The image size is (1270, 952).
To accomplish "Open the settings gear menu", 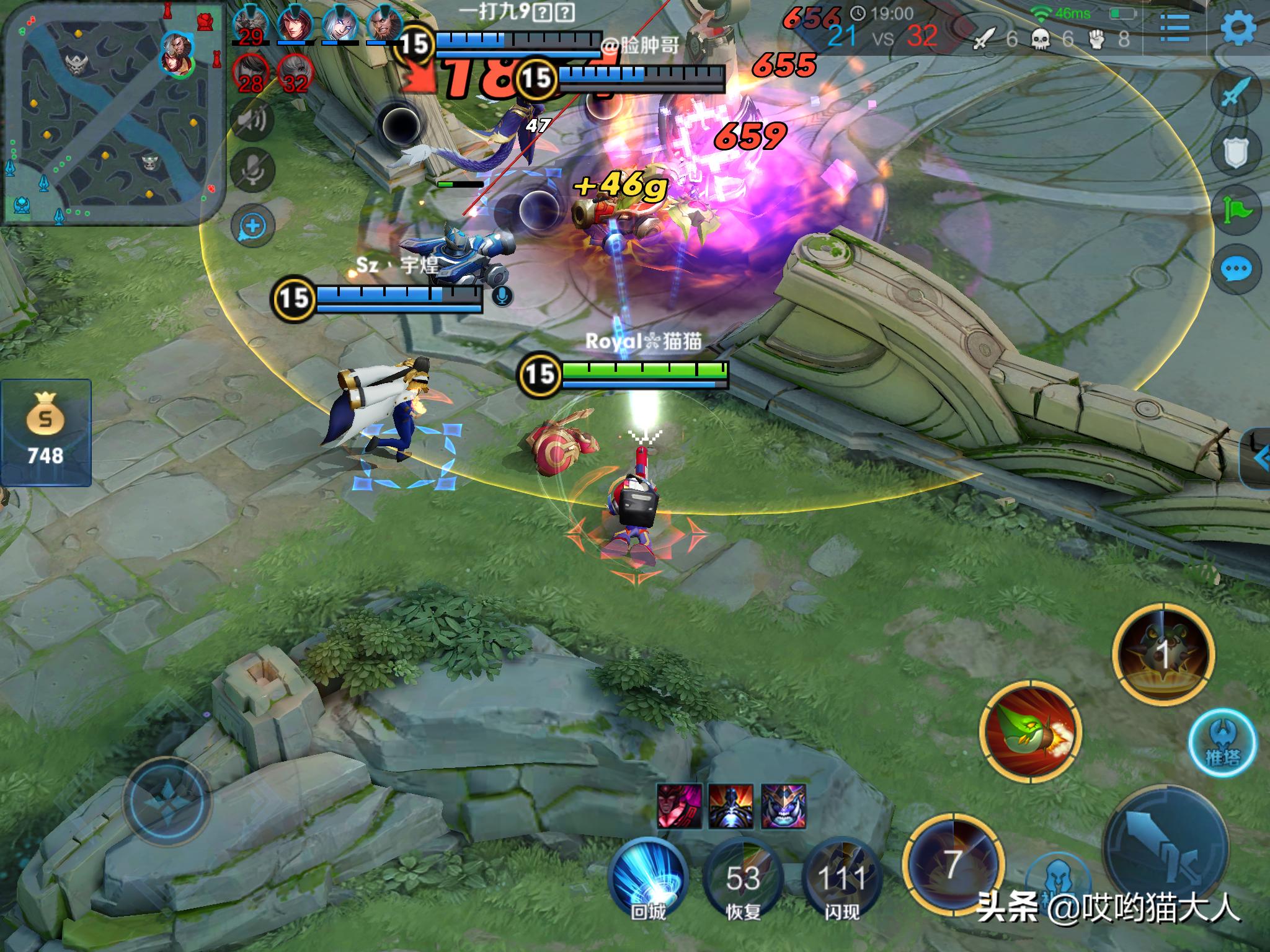I will click(1238, 27).
